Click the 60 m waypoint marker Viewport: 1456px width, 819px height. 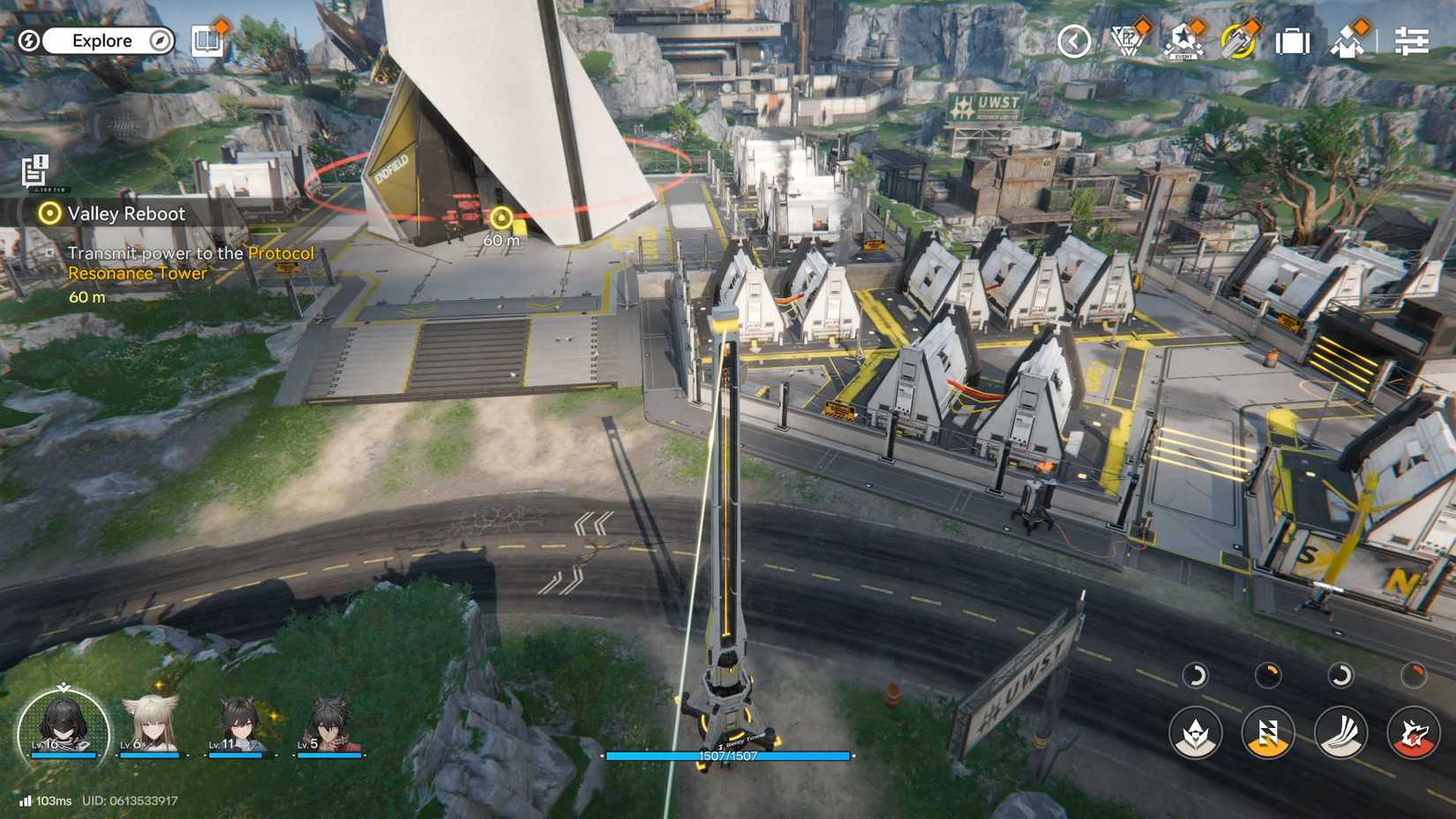[x=500, y=219]
